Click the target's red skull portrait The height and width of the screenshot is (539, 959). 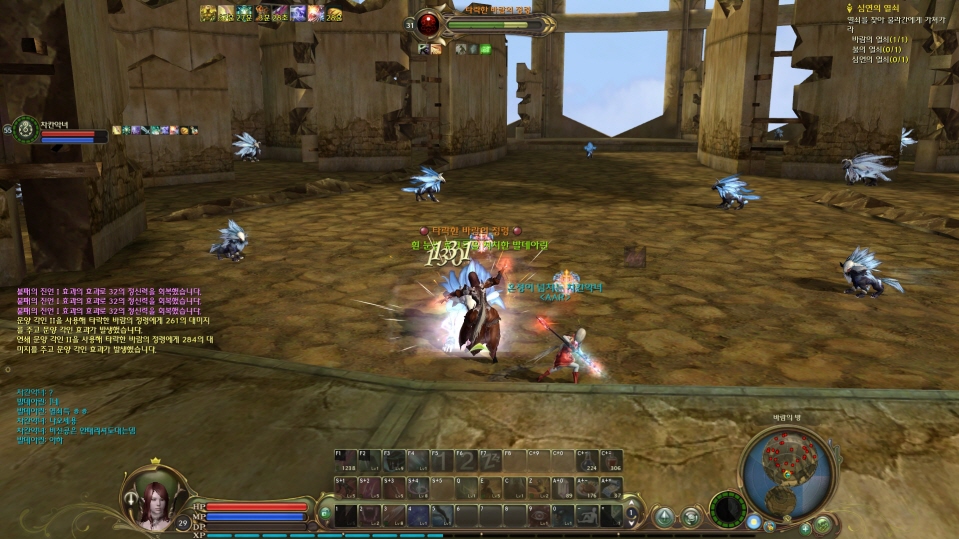tap(430, 23)
